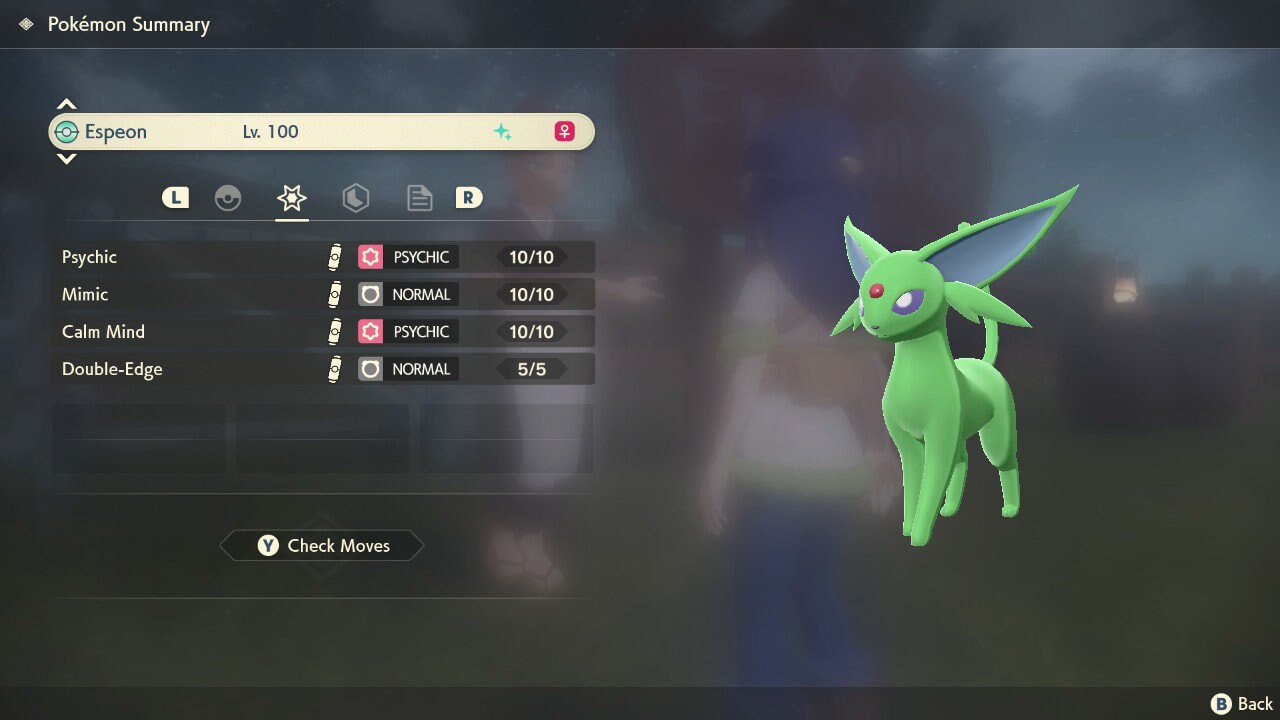Click the Check Moves button

tap(322, 545)
